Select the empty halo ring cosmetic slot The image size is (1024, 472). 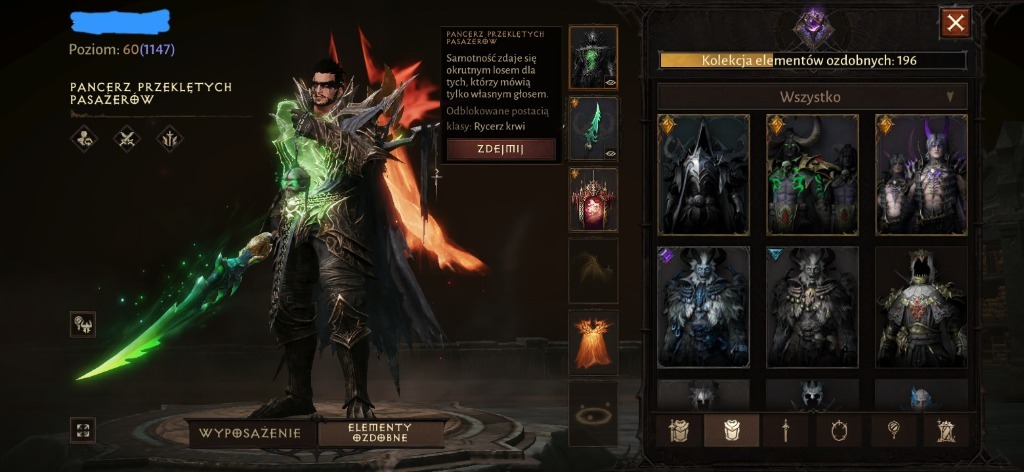(593, 413)
